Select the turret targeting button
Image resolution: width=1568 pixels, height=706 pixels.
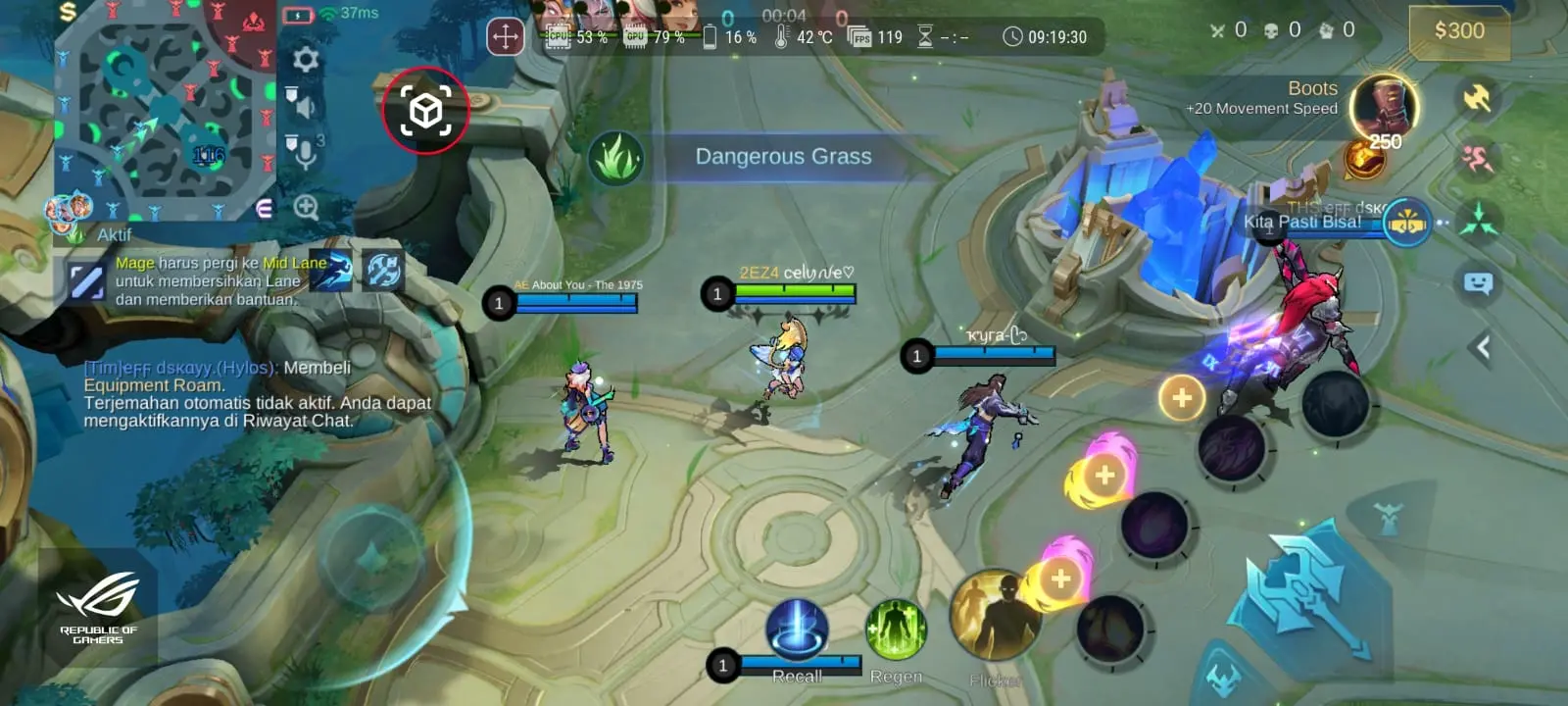tap(1387, 516)
